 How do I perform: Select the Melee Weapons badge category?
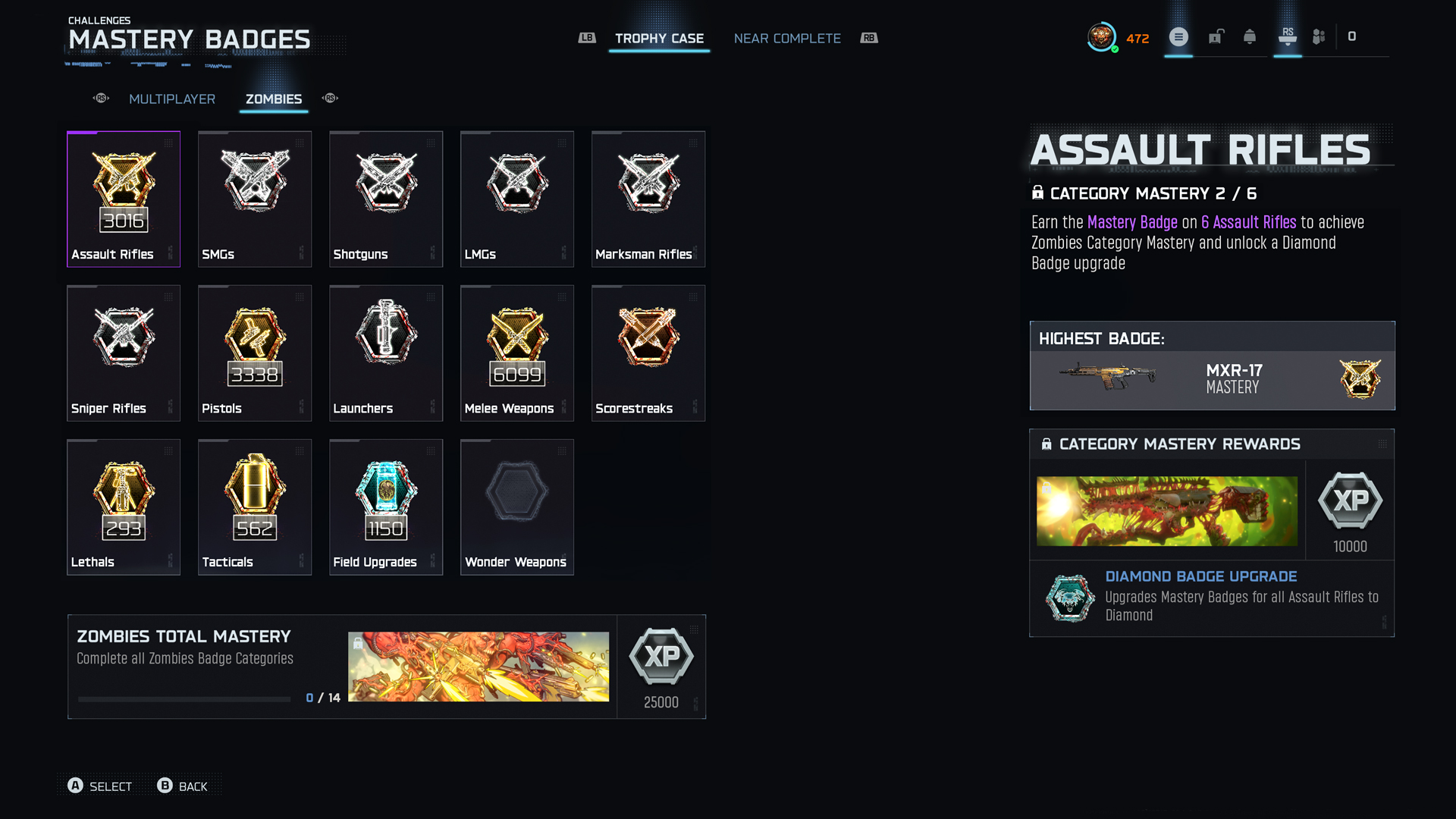tap(517, 353)
